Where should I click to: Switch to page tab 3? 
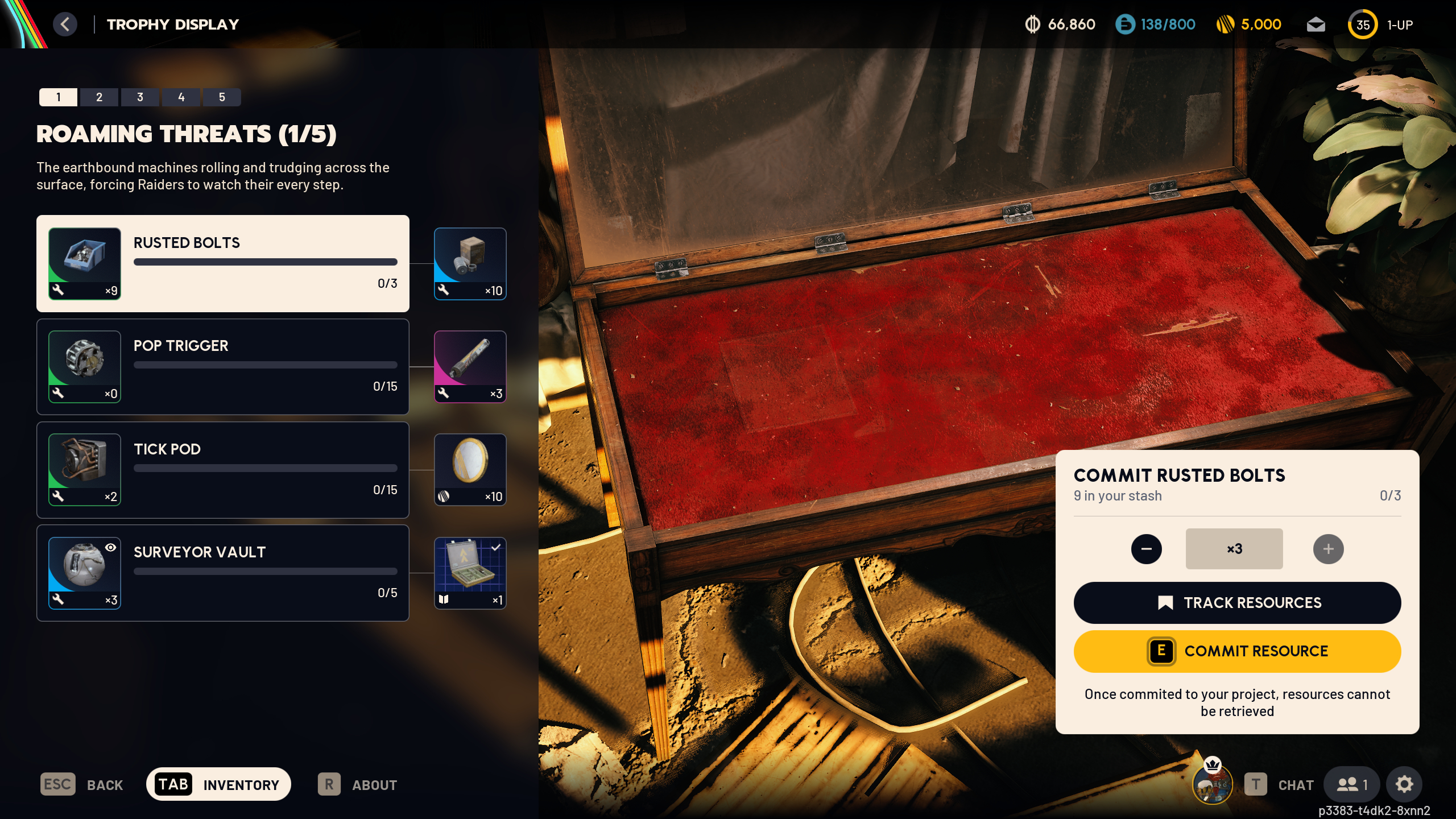[140, 97]
